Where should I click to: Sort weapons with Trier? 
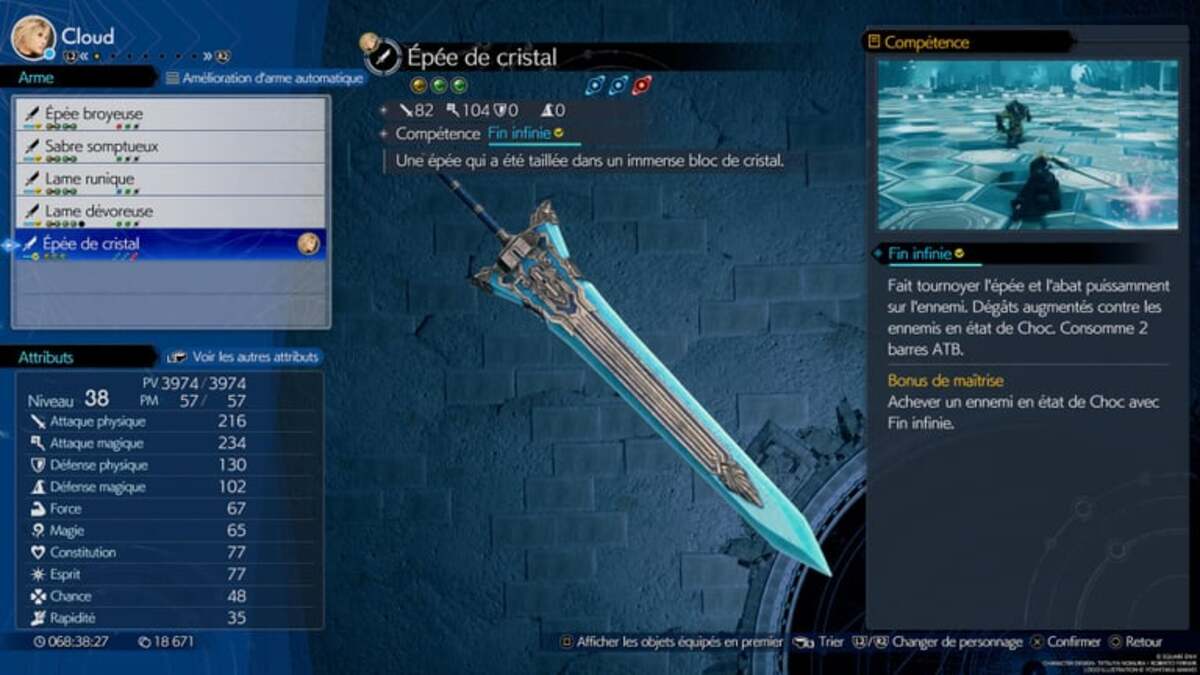820,642
